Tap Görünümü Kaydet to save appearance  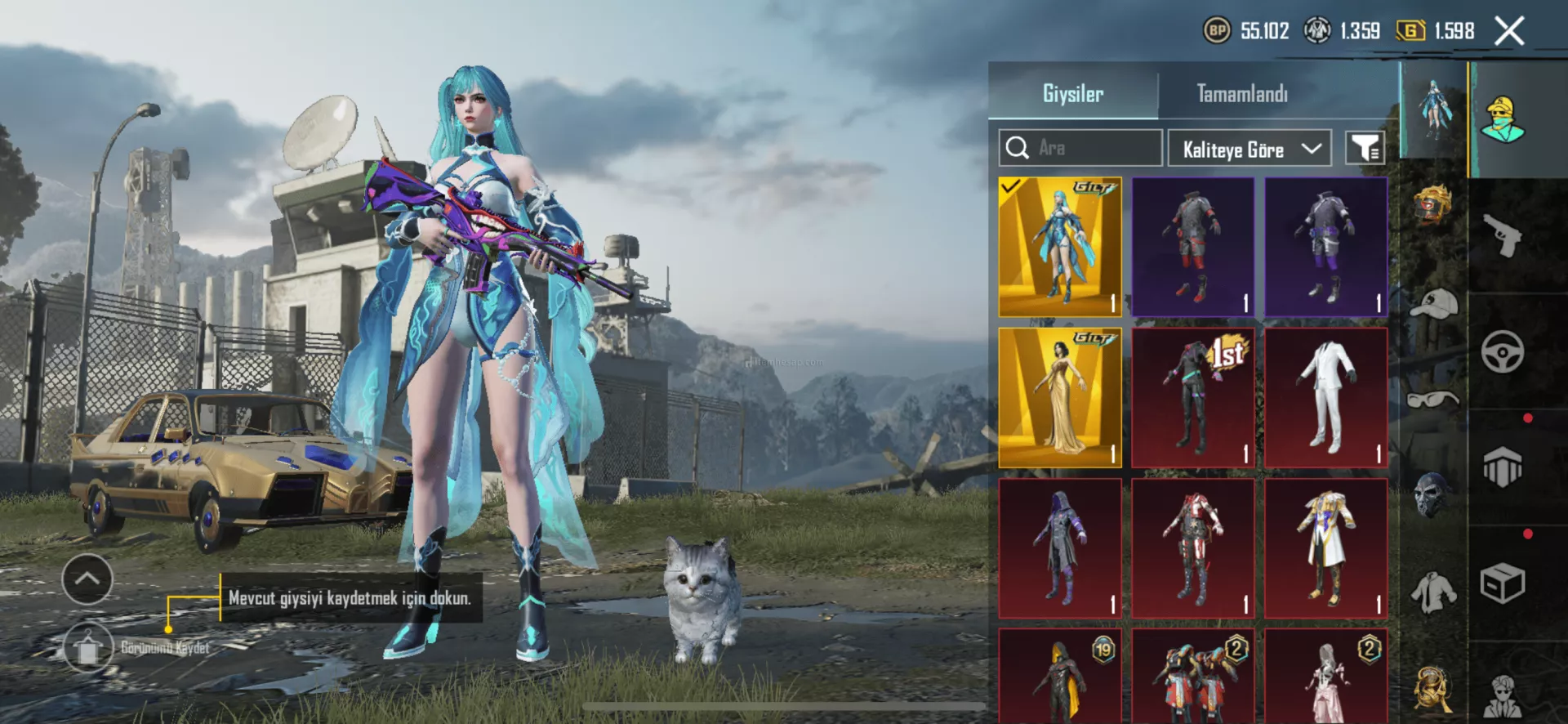tap(88, 648)
